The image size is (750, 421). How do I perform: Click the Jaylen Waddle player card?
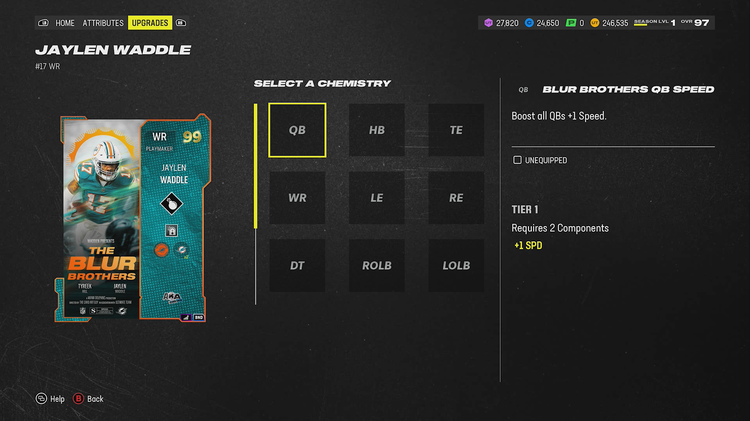coord(136,220)
